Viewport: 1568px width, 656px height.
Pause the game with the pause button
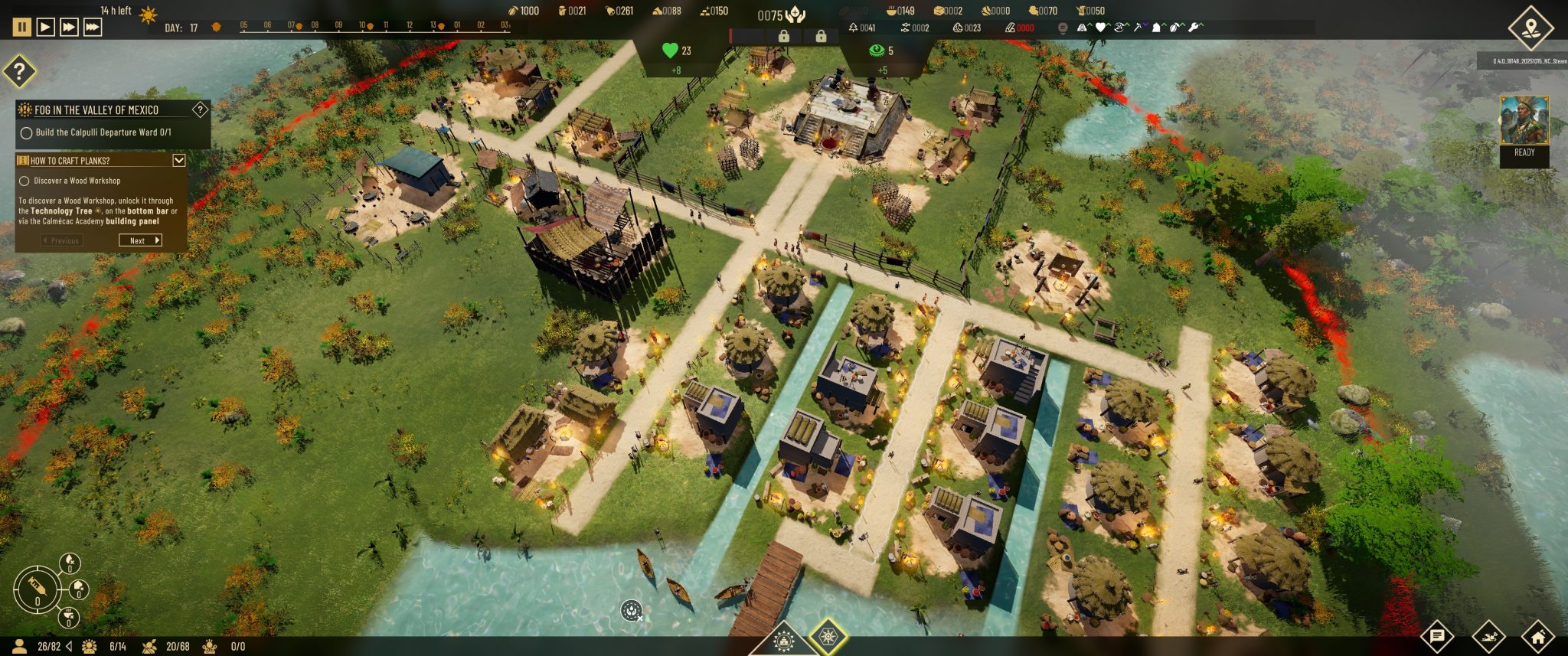tap(22, 27)
